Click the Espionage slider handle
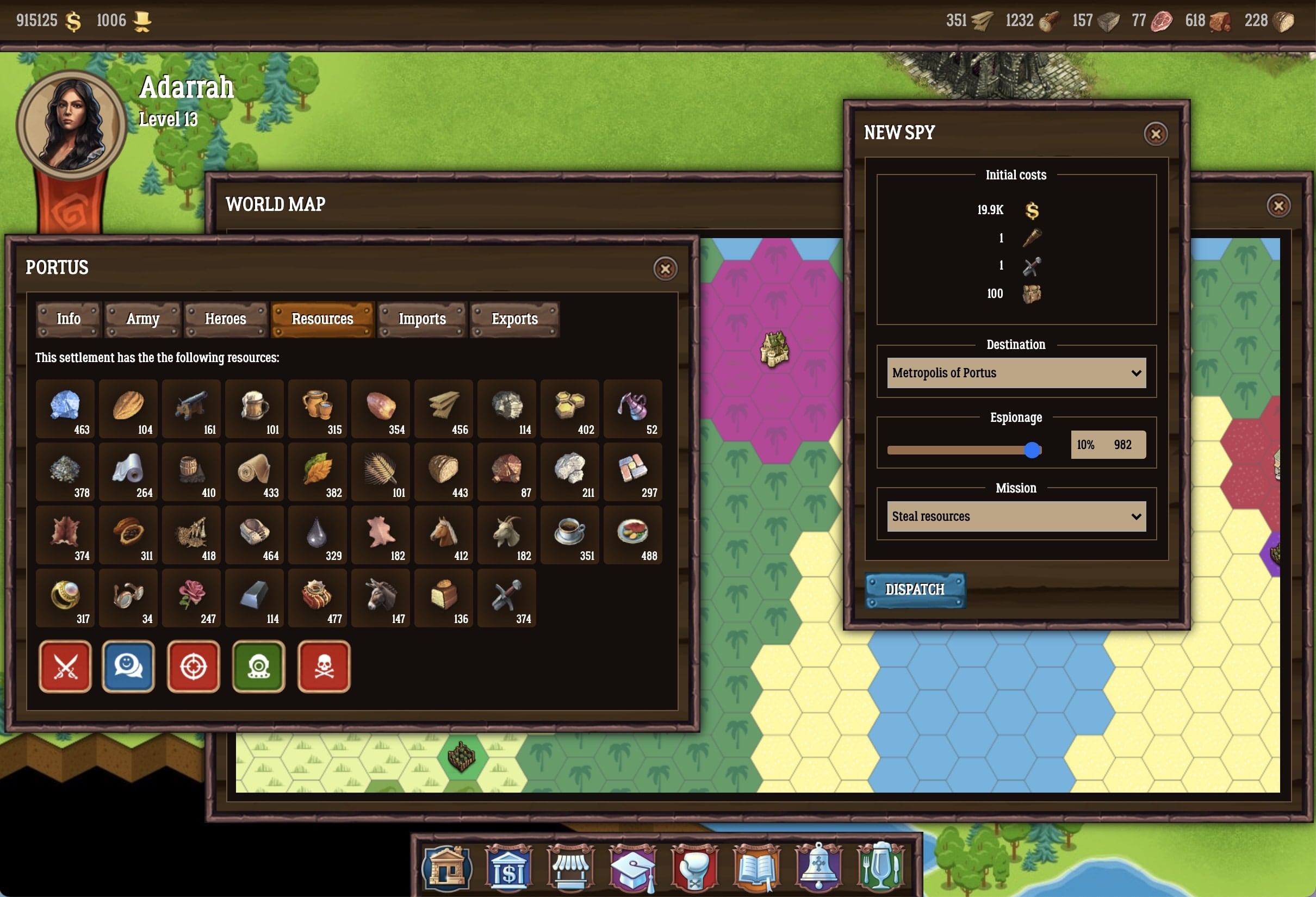Image resolution: width=1316 pixels, height=897 pixels. (x=1032, y=450)
